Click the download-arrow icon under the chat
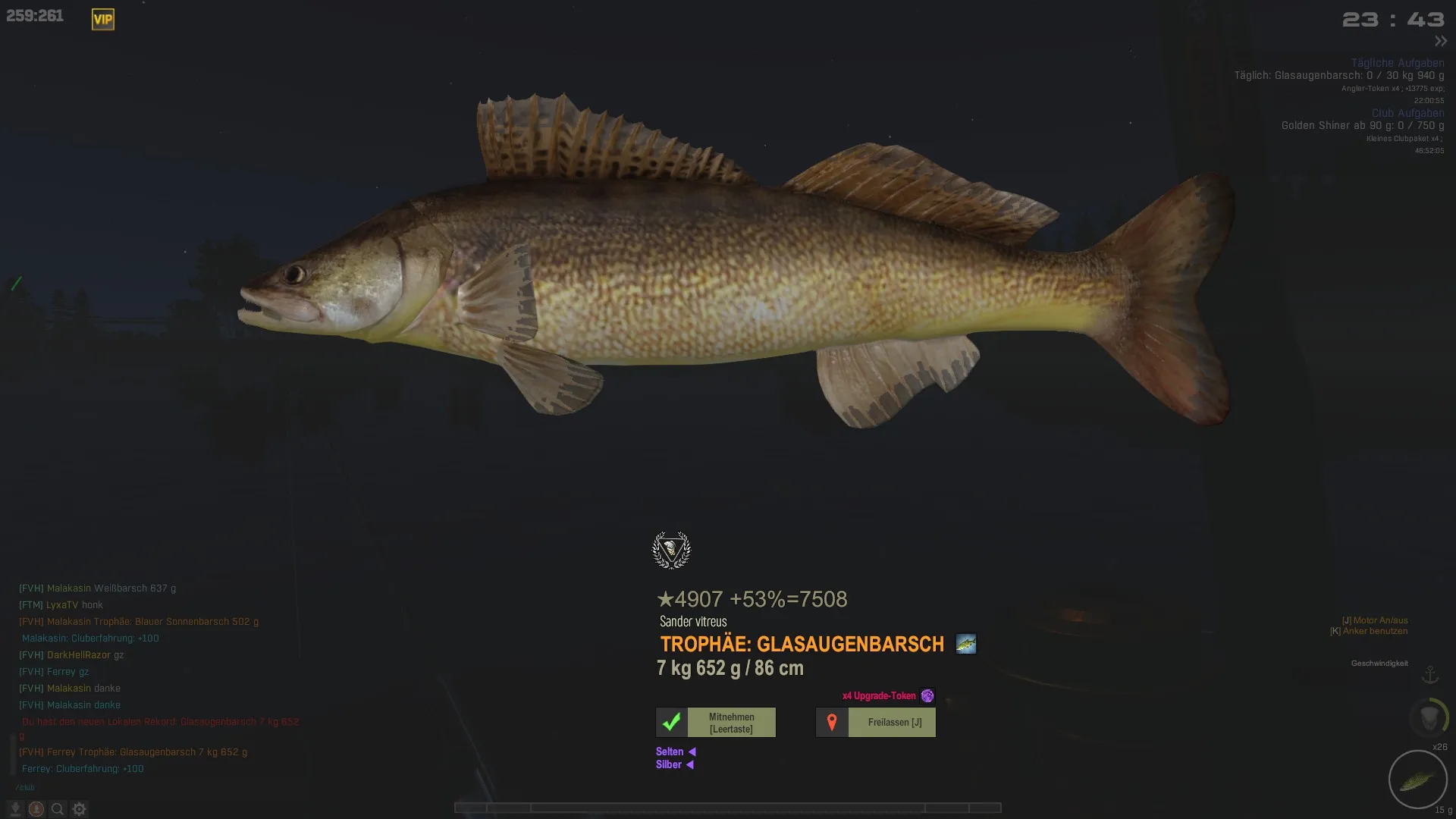The image size is (1456, 819). point(14,809)
